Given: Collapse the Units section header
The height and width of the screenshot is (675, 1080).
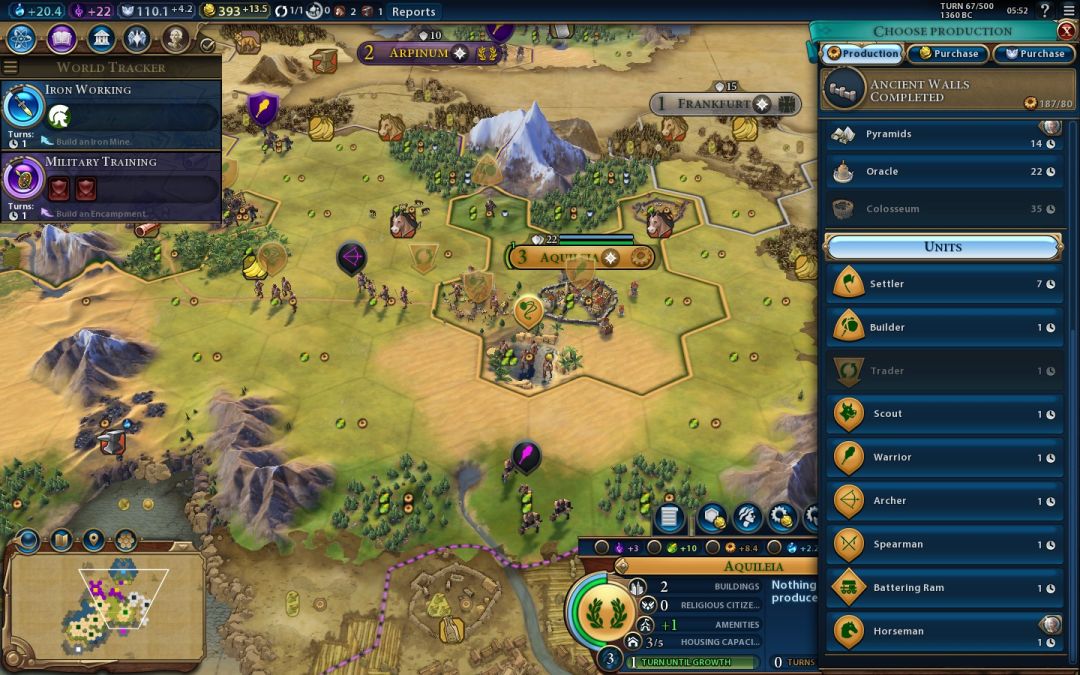Looking at the screenshot, I should (x=943, y=247).
